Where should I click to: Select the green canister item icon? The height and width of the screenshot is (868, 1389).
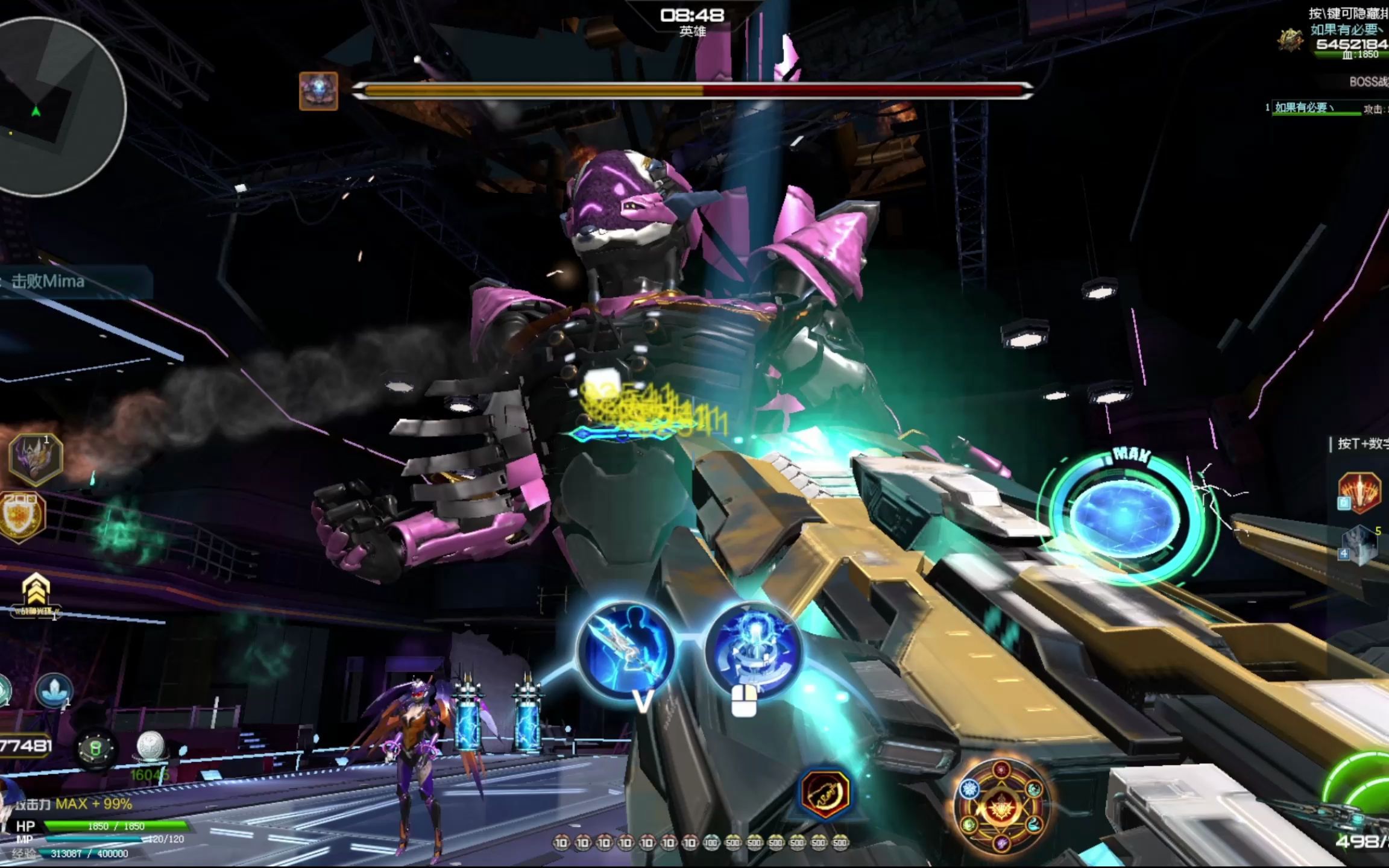95,749
